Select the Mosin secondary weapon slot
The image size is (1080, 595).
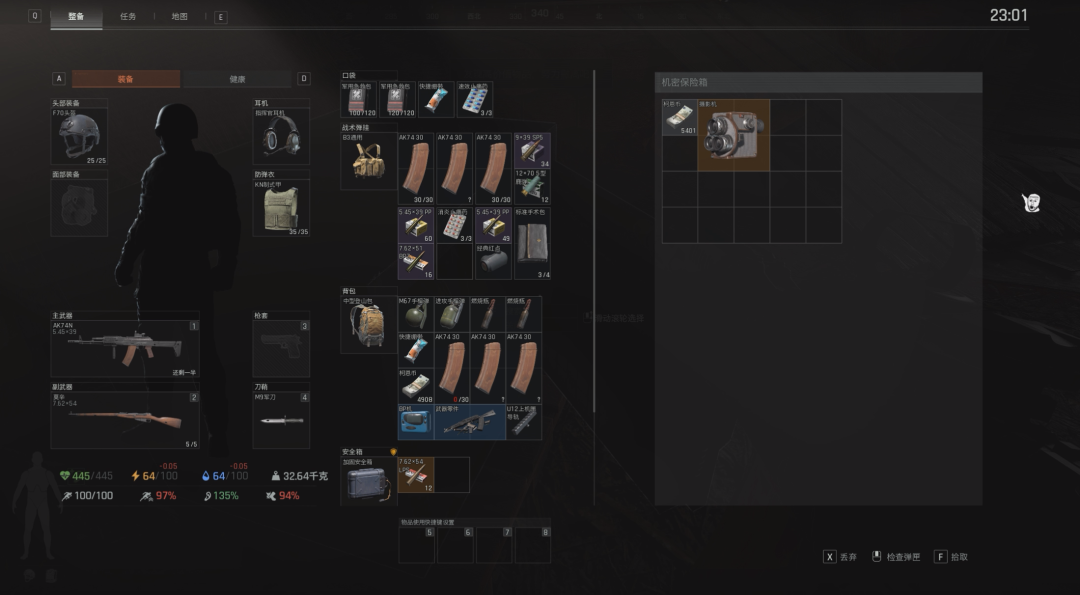pos(124,419)
